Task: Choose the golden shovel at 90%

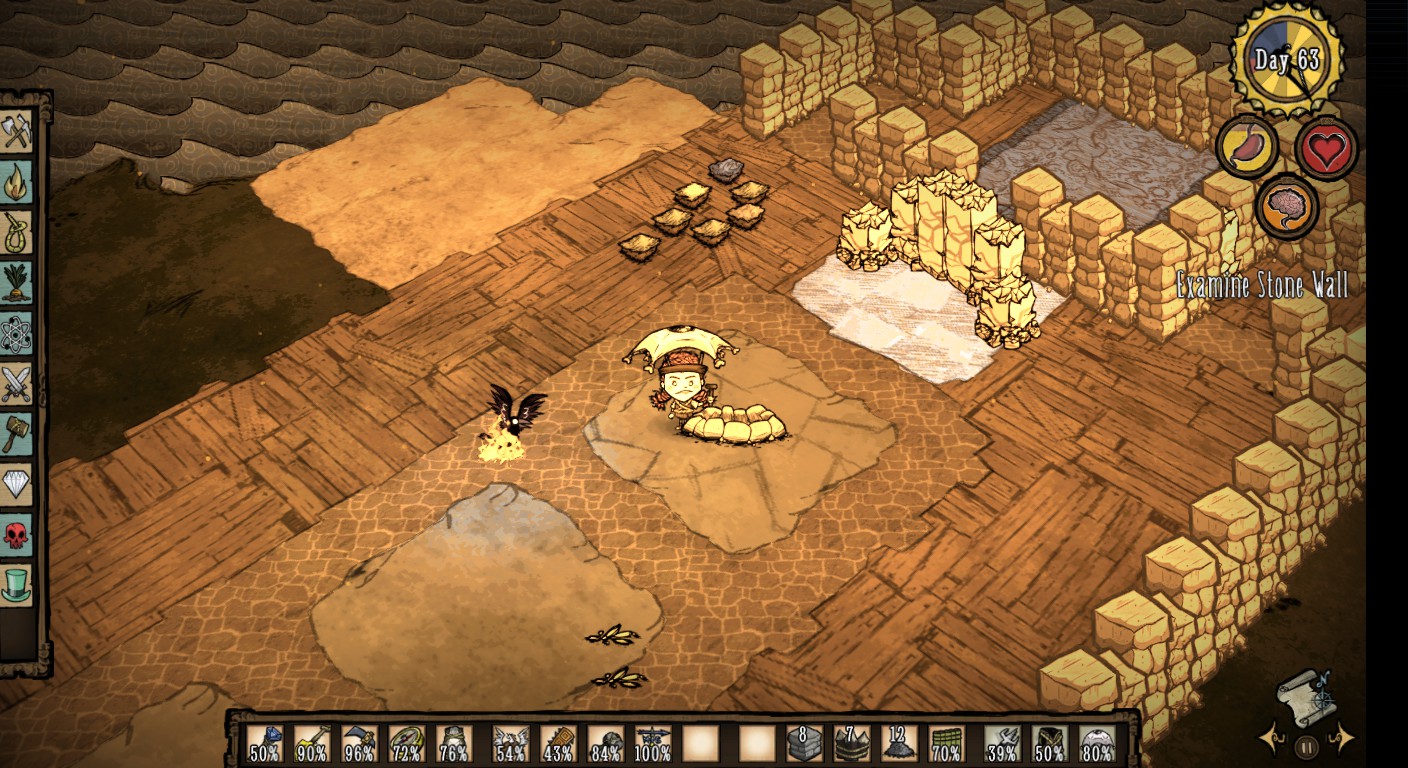Action: 312,744
